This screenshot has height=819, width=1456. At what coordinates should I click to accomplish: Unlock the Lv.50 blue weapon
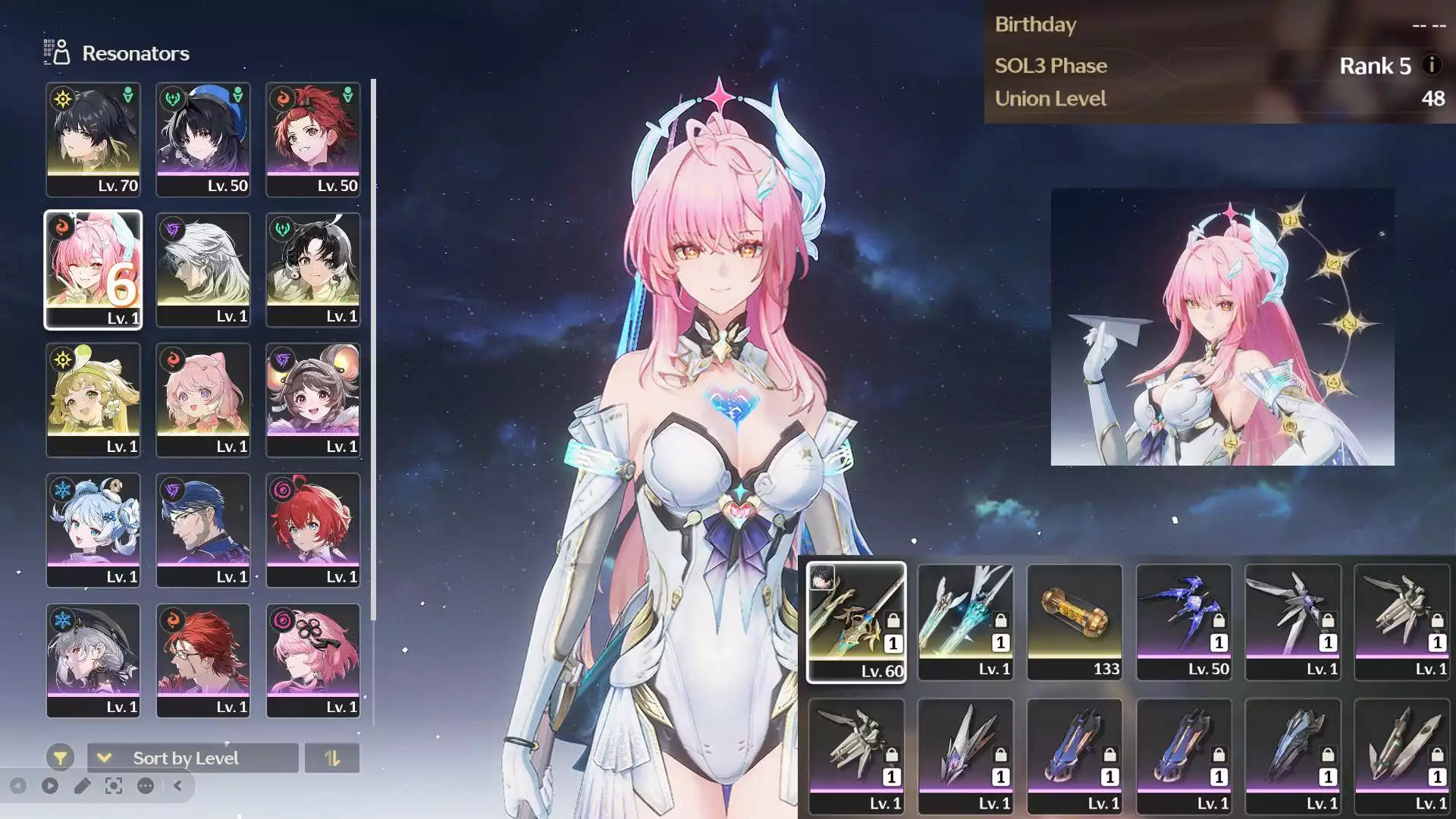tap(1219, 619)
